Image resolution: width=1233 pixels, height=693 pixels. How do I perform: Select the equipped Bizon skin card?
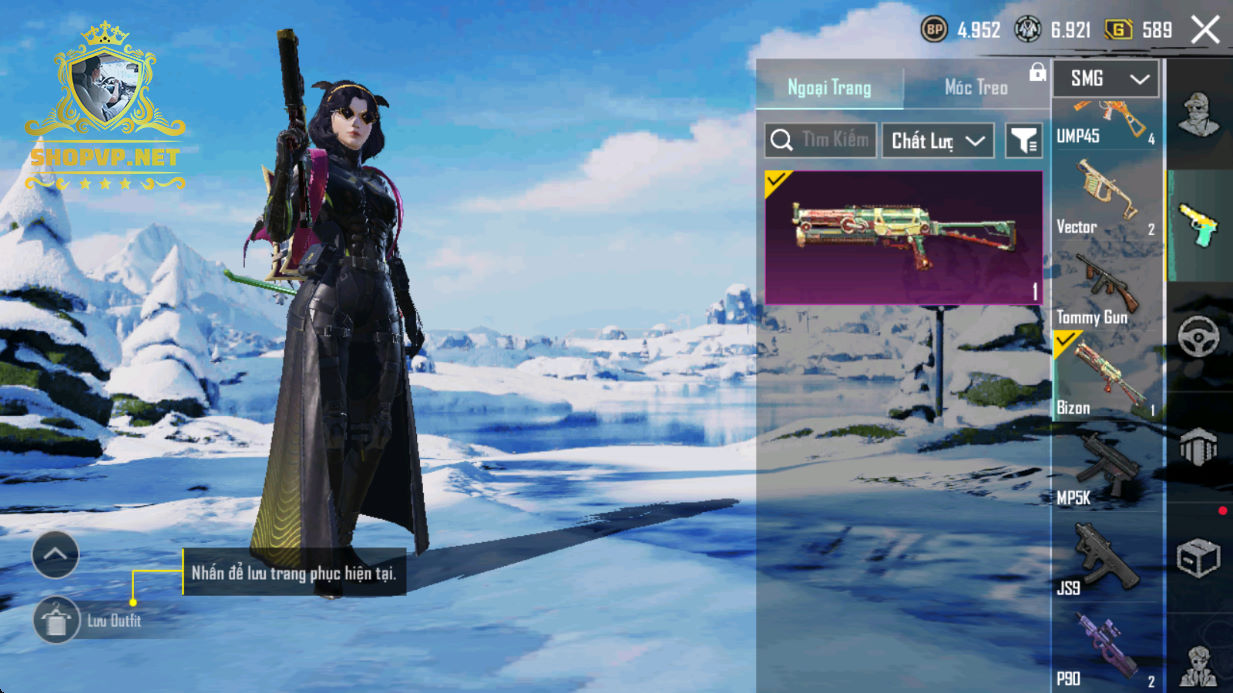903,237
